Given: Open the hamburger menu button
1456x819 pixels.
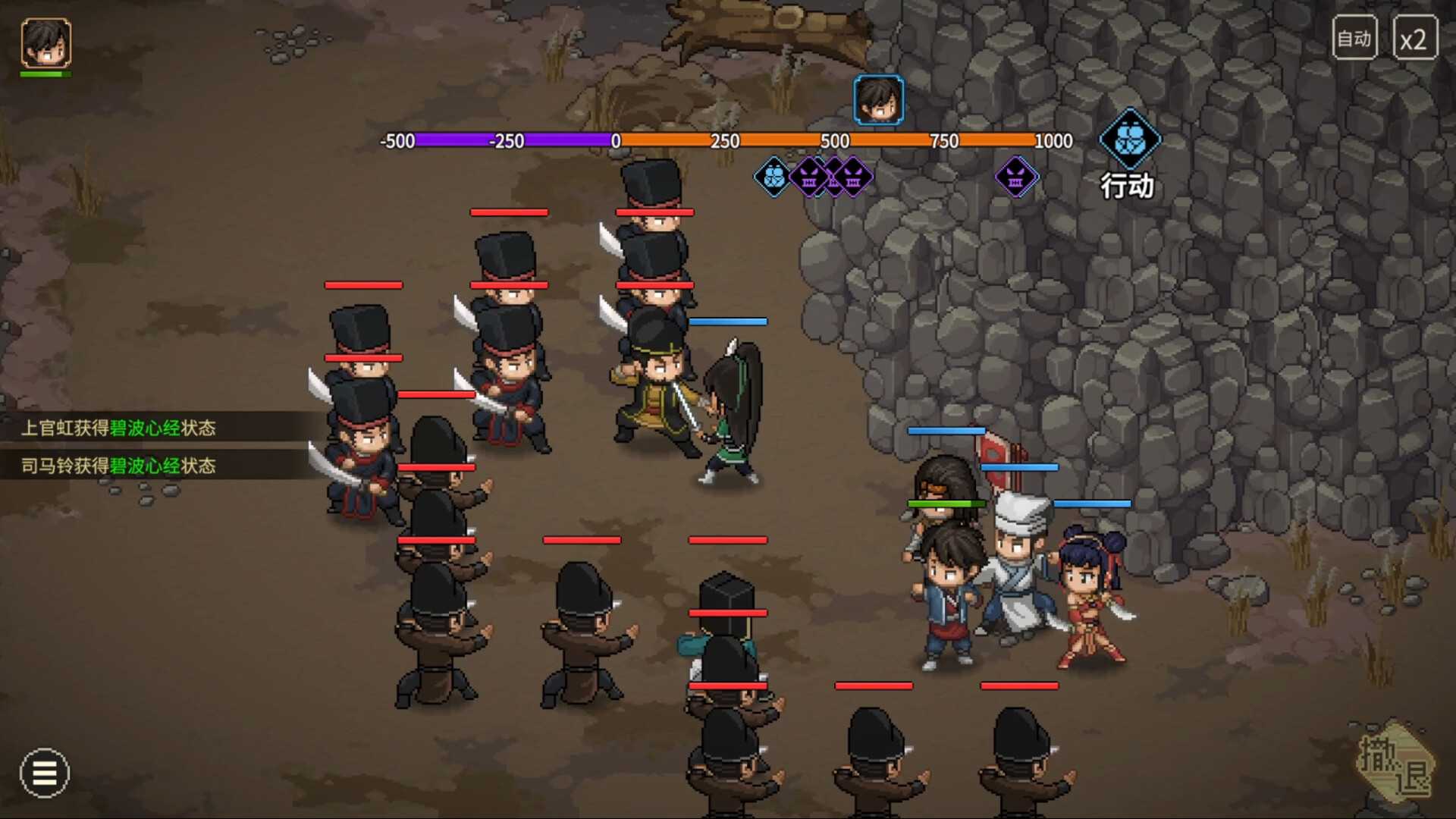Looking at the screenshot, I should click(x=45, y=773).
